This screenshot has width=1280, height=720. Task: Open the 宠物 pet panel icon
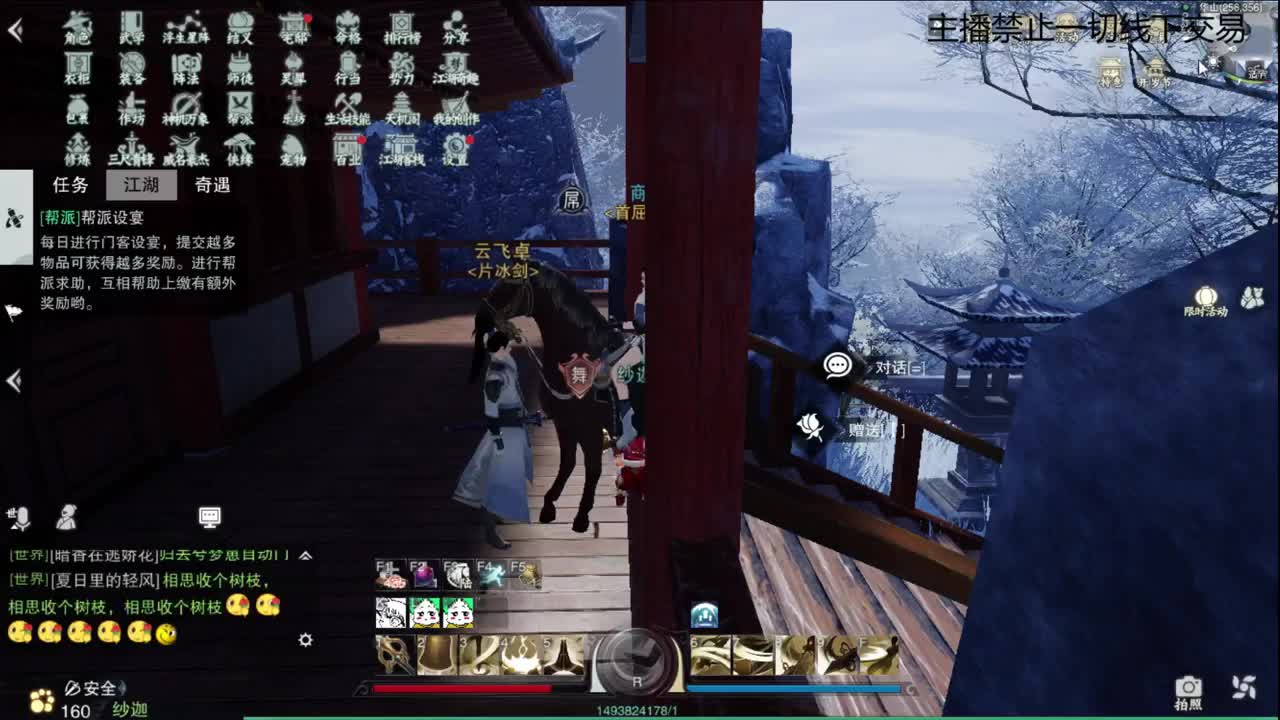295,148
